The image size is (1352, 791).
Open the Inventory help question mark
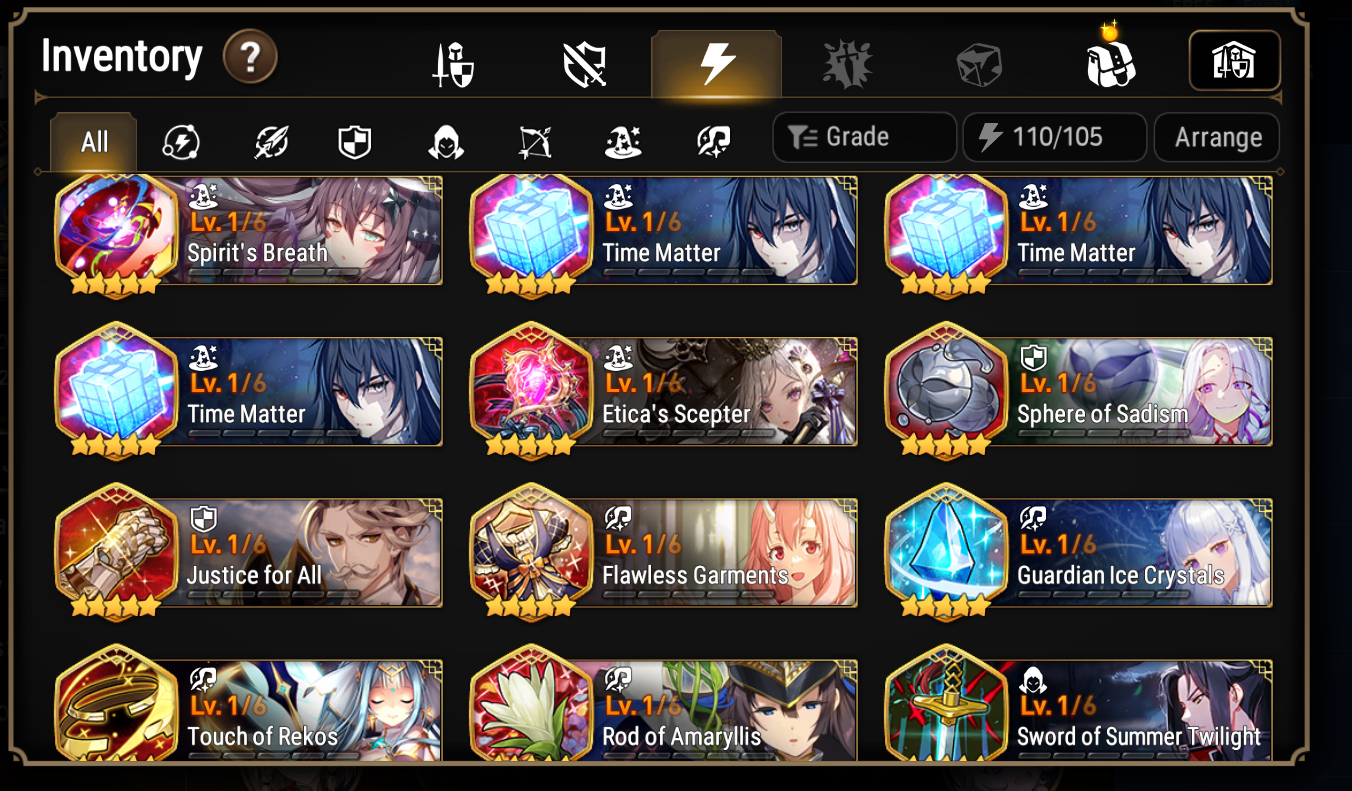pyautogui.click(x=248, y=58)
